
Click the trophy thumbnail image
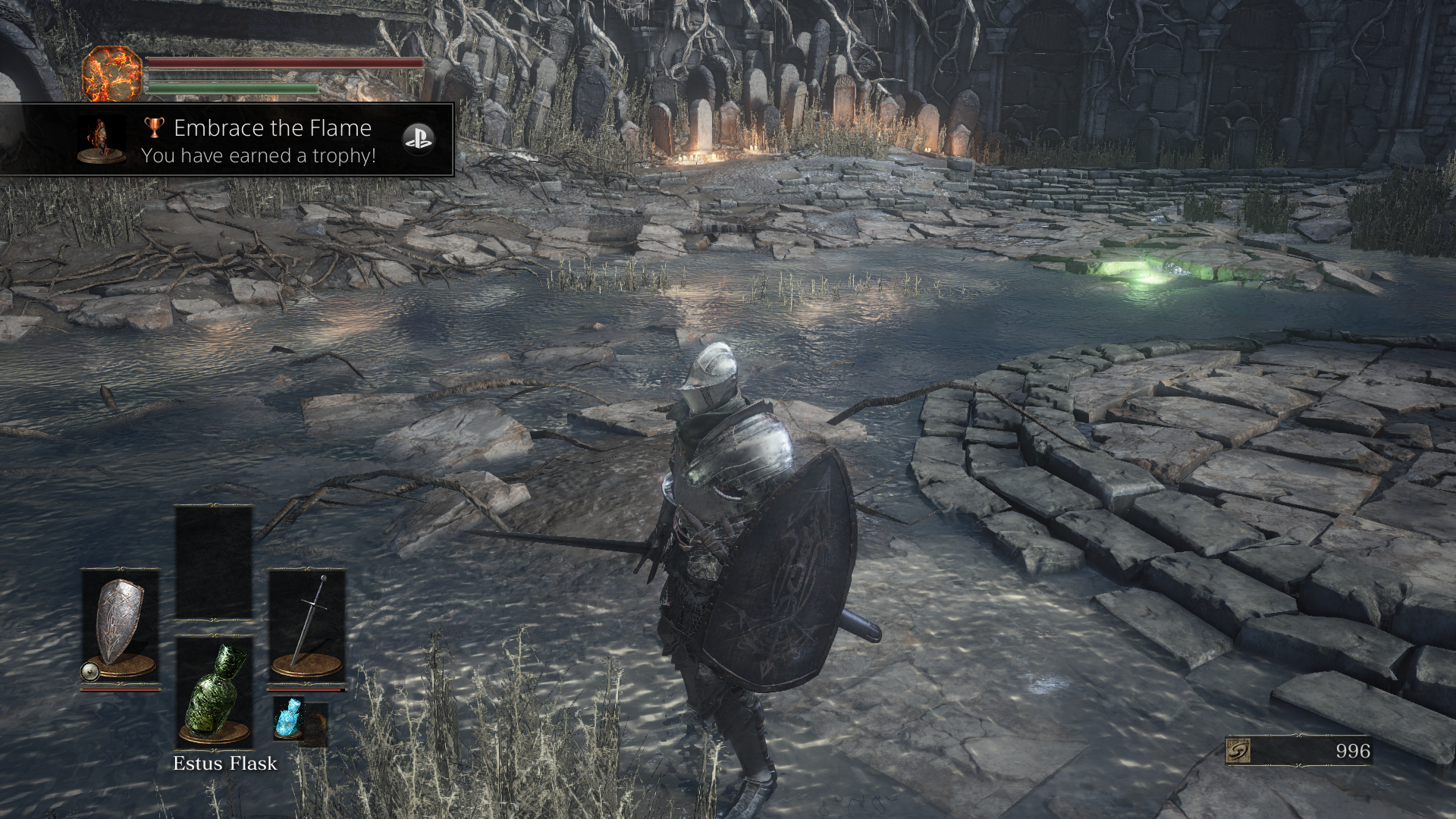[102, 141]
